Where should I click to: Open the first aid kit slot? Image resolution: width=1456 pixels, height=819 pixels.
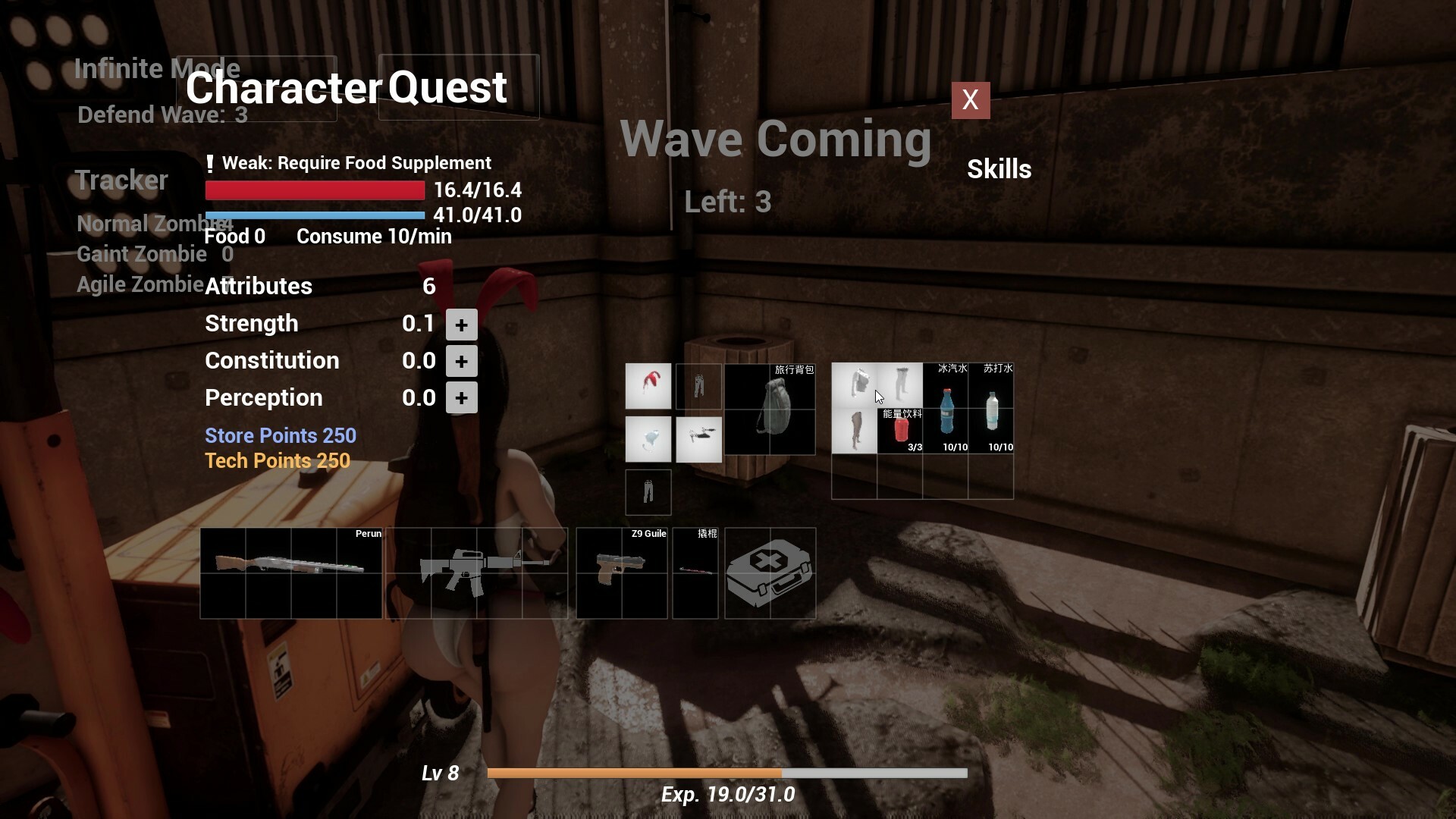click(770, 574)
